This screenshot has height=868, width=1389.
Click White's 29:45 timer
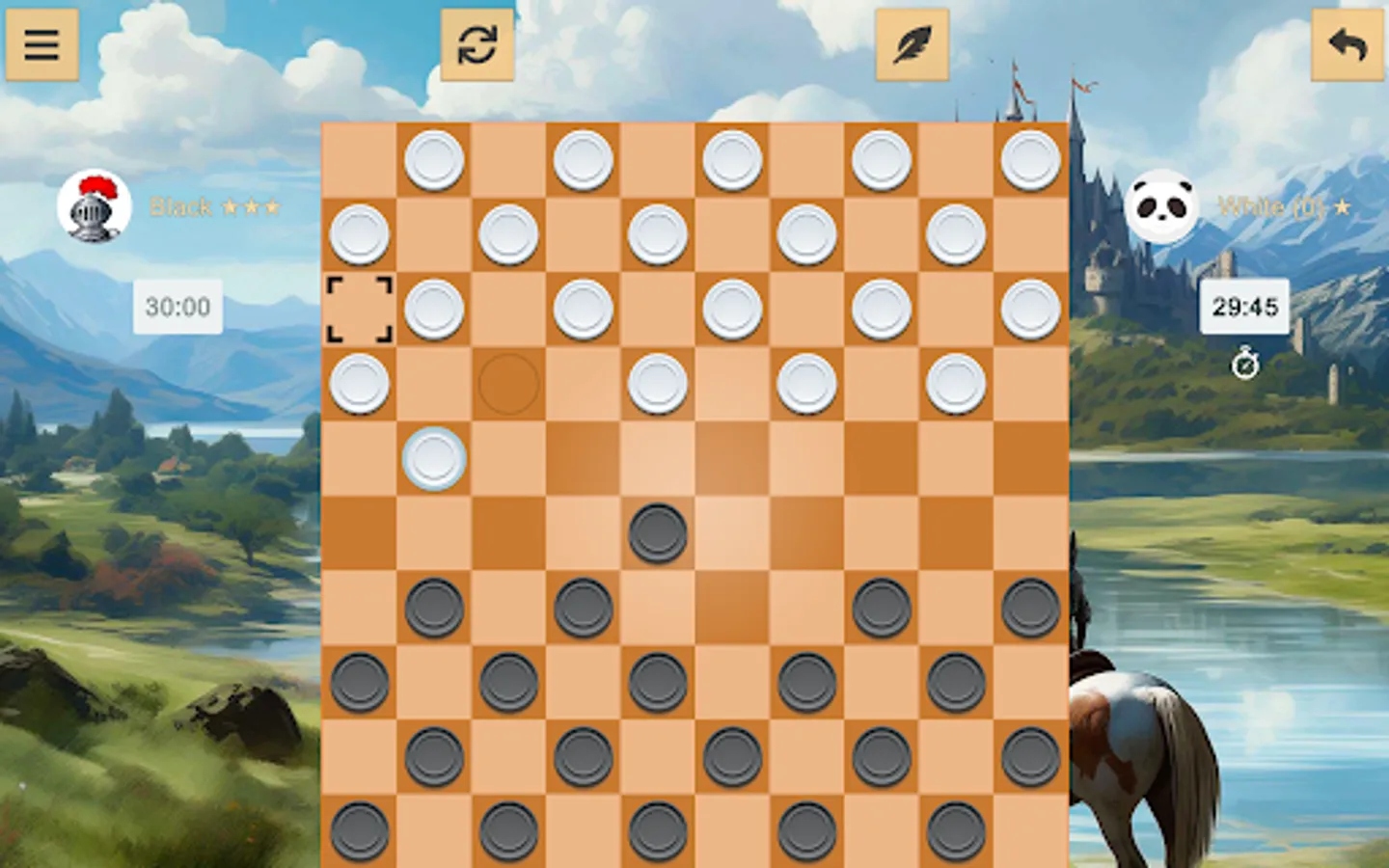[1245, 308]
